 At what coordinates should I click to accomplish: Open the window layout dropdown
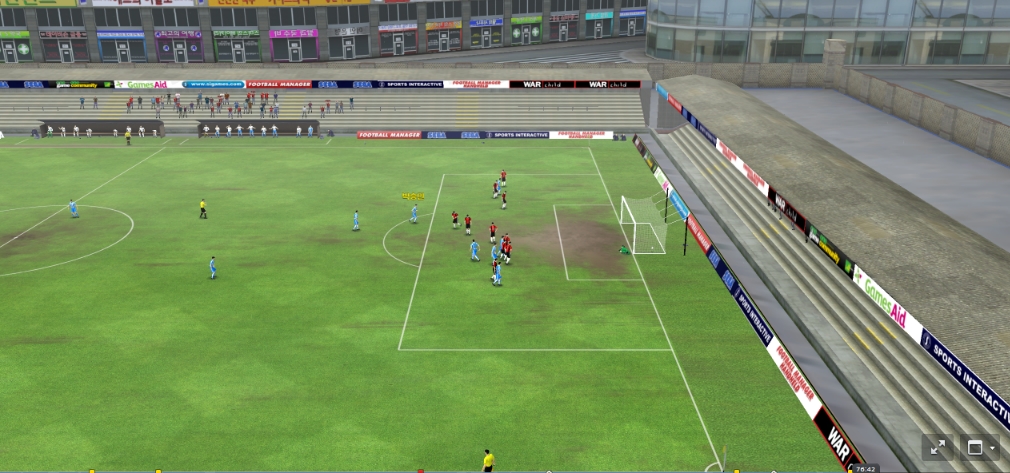click(979, 448)
